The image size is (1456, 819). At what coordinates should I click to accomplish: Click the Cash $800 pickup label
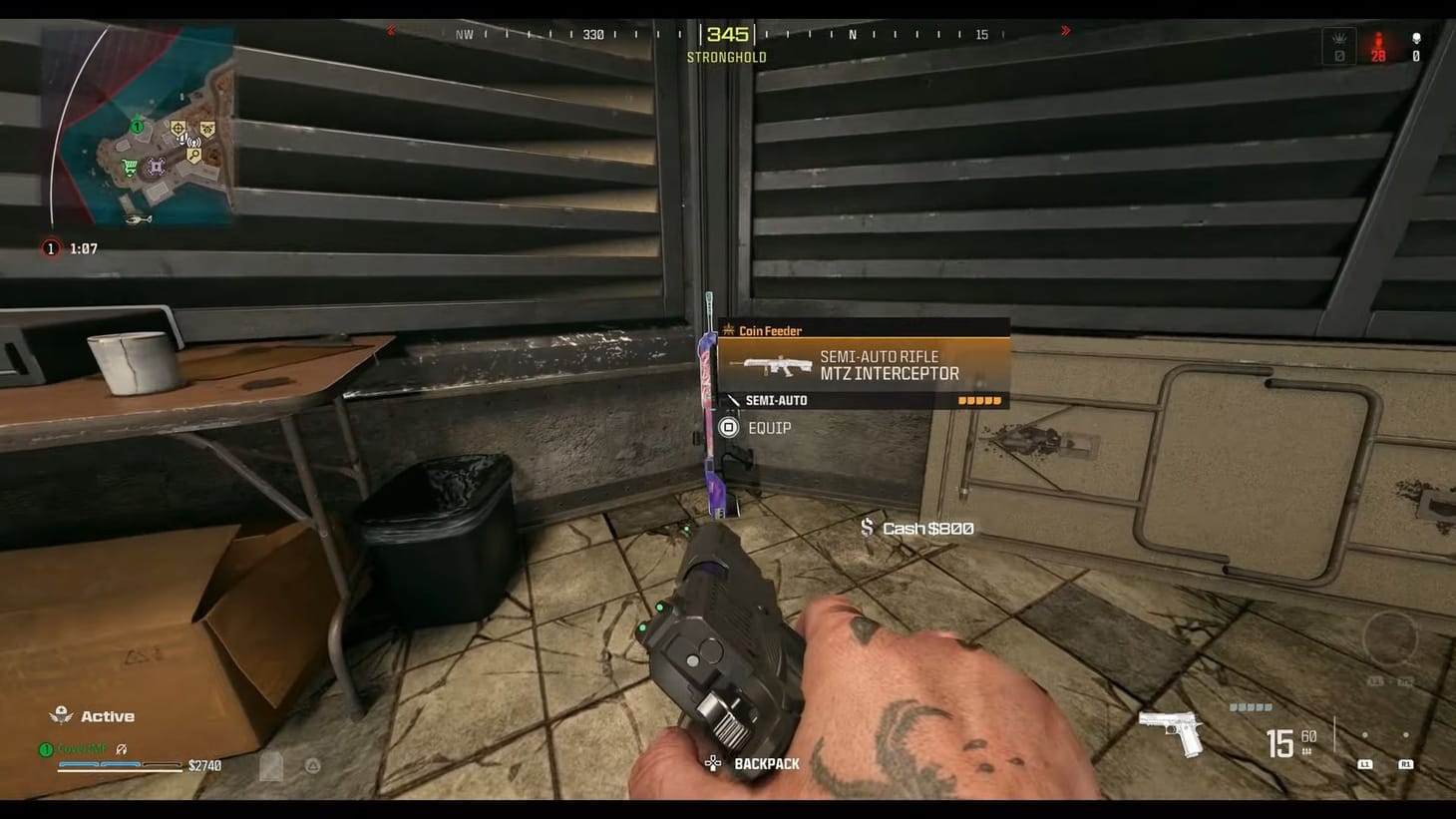[925, 528]
